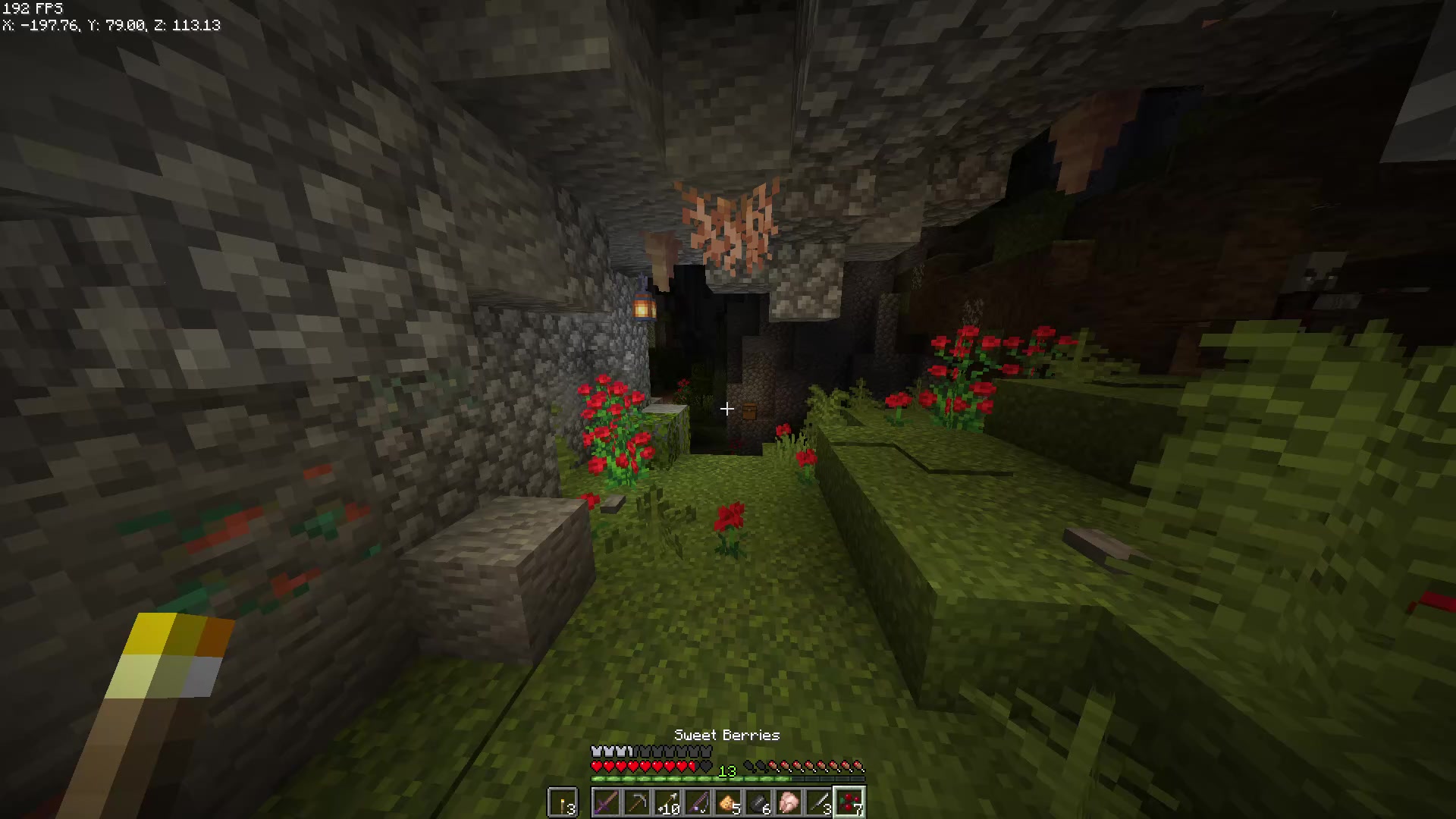This screenshot has width=1456, height=819.
Task: Select the pickaxe in the hotbar
Action: pyautogui.click(x=638, y=802)
